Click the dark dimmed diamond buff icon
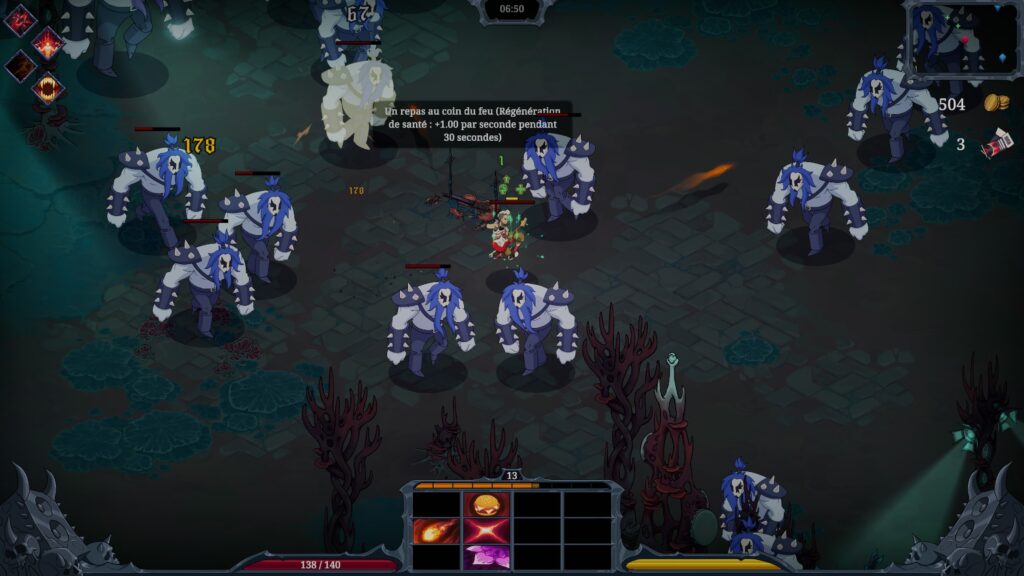The image size is (1024, 576). [20, 66]
